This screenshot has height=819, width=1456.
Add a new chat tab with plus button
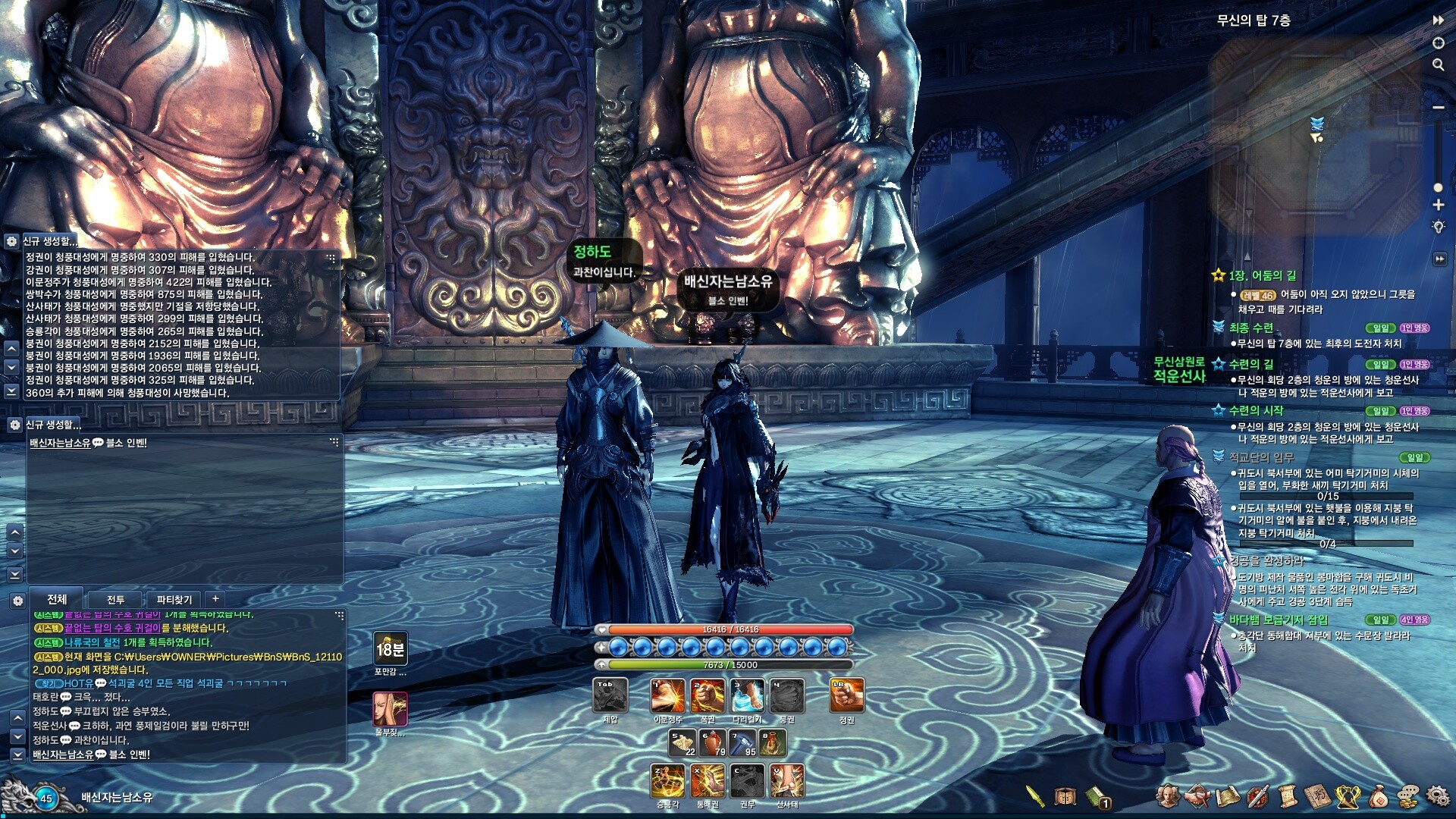215,599
